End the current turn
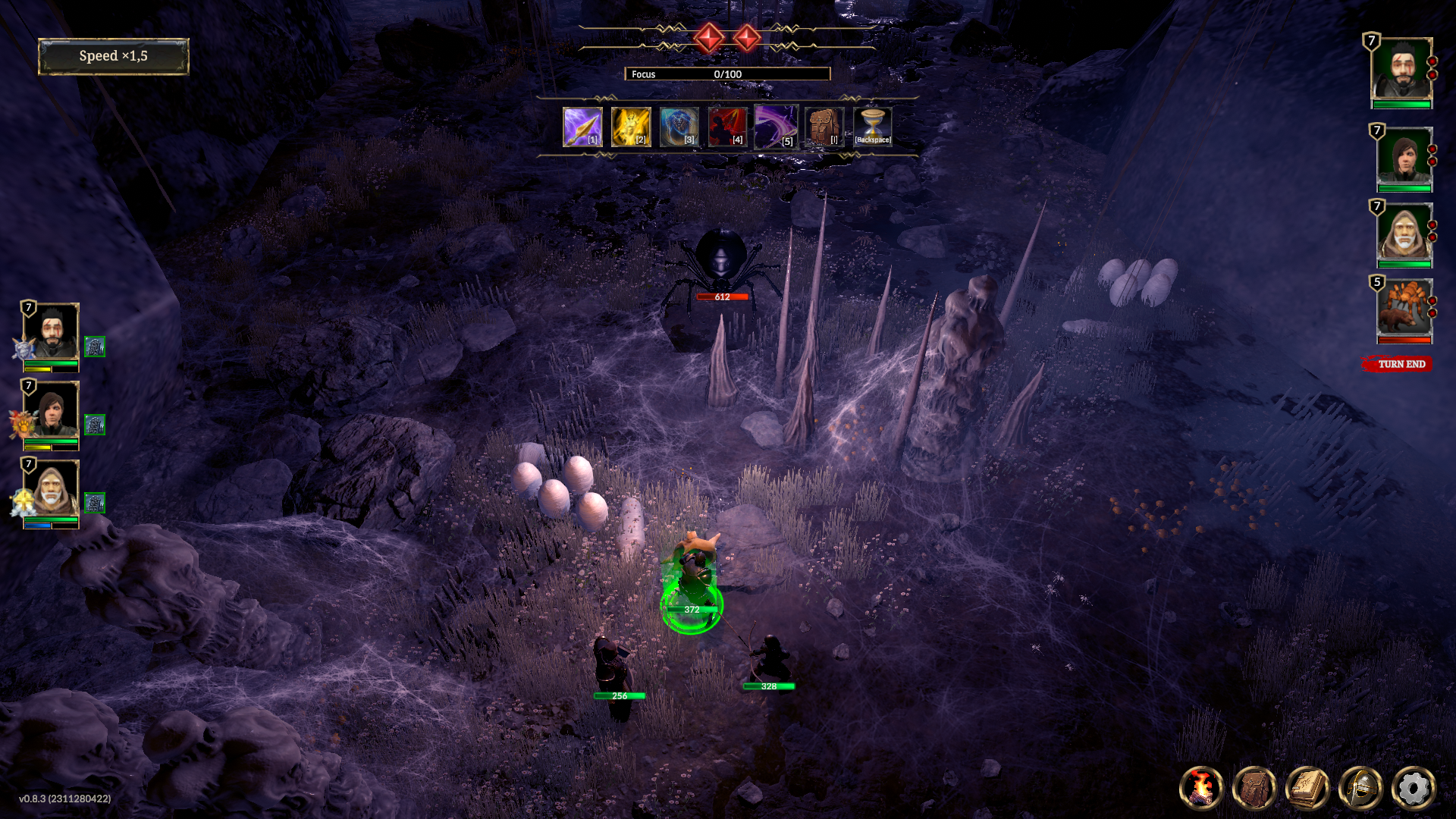The width and height of the screenshot is (1456, 819). (x=1400, y=364)
